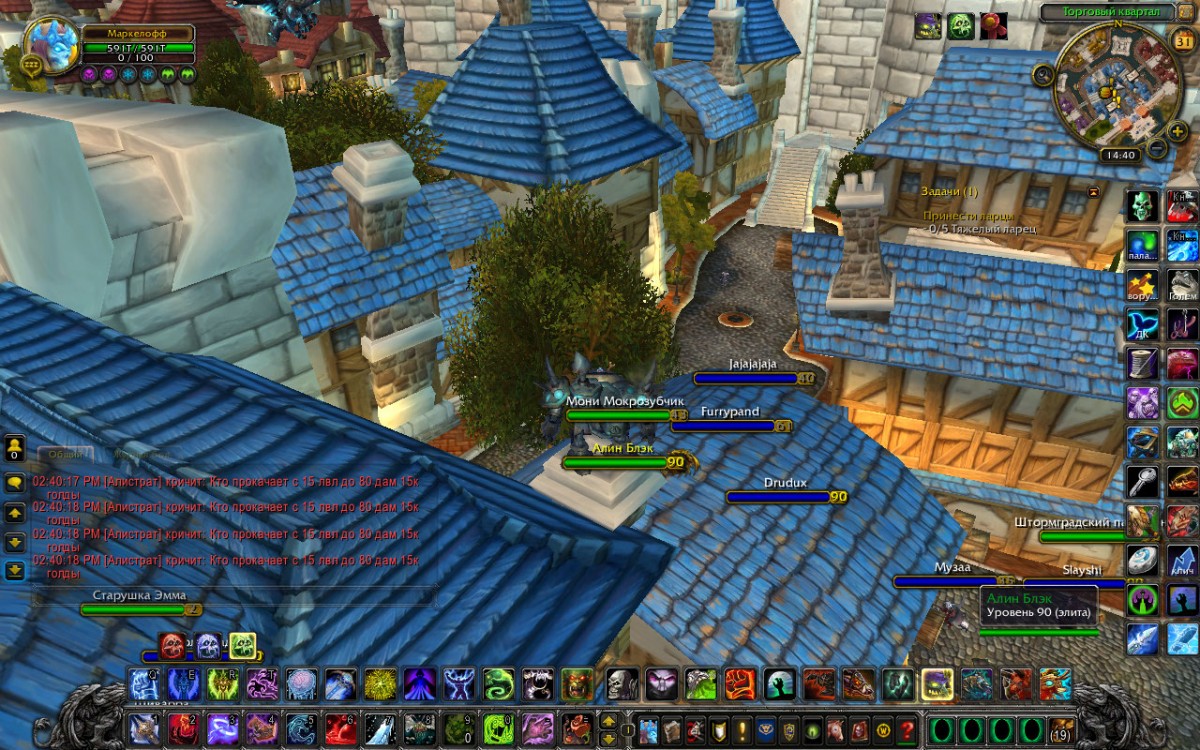
Task: Use the silver key item on the side bar
Action: coord(1143,481)
